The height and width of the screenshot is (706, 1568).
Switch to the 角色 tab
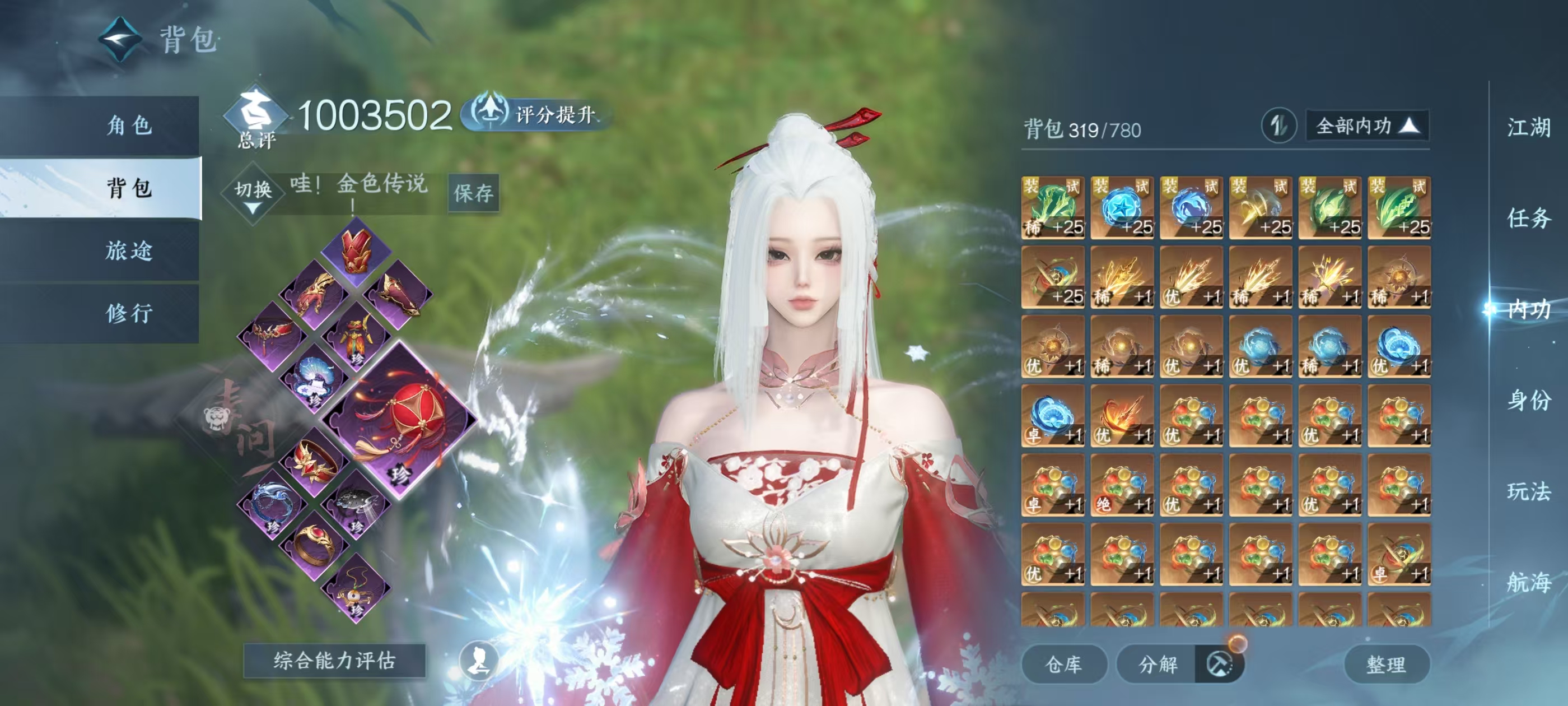click(129, 126)
